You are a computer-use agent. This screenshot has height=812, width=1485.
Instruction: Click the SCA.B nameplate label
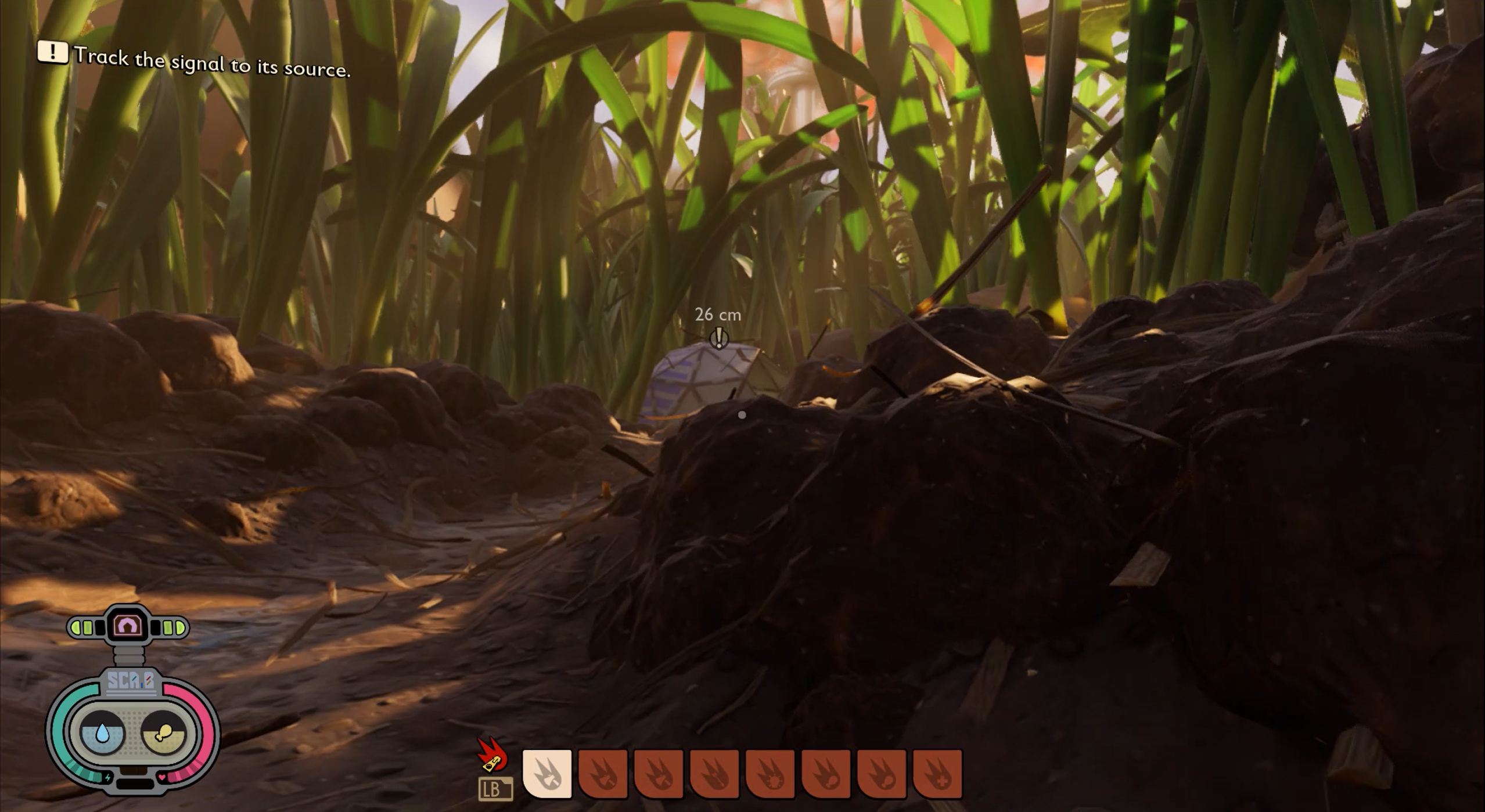[x=132, y=681]
